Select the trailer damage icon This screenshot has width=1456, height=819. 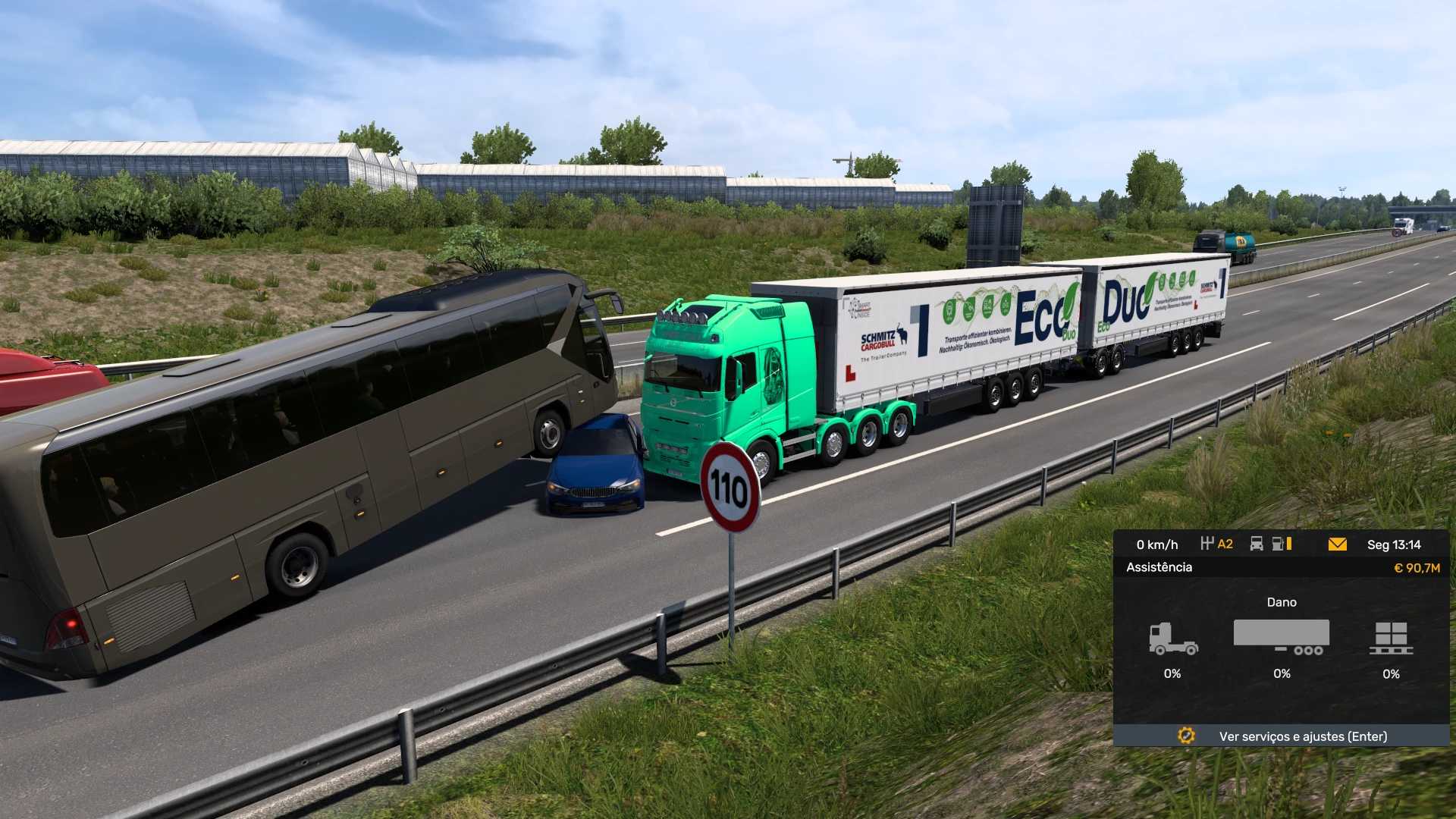[1282, 637]
